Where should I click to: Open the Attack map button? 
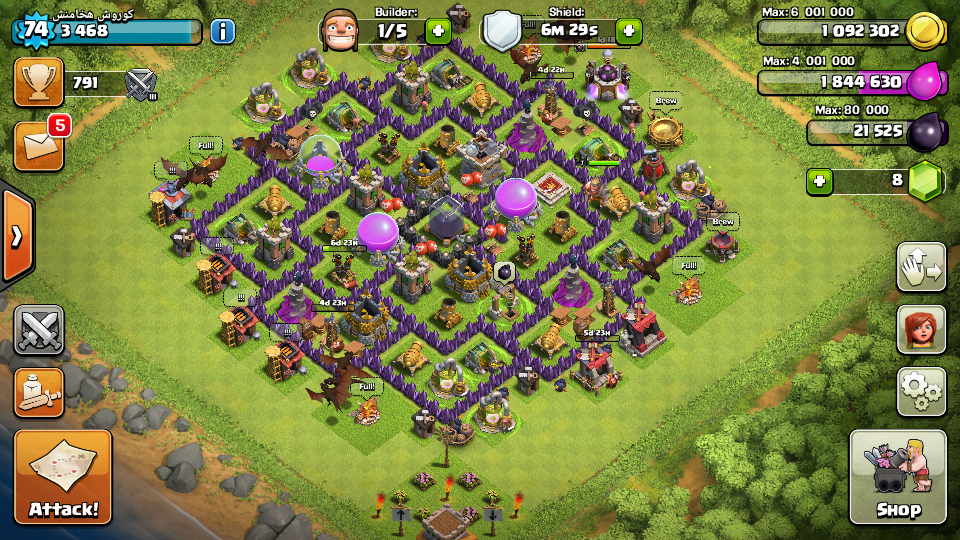pos(63,478)
